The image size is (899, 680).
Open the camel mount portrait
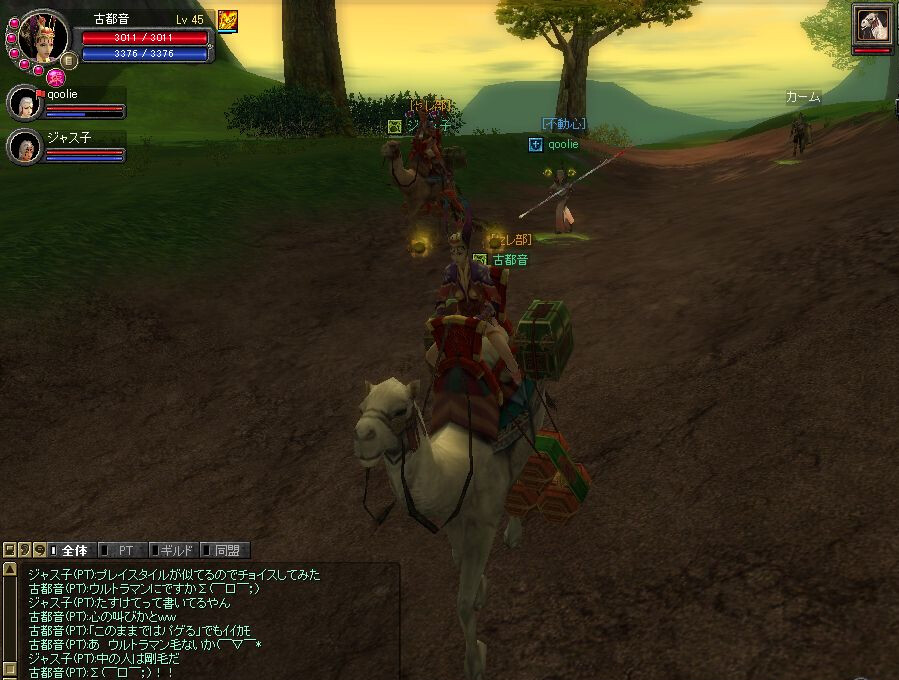[872, 24]
